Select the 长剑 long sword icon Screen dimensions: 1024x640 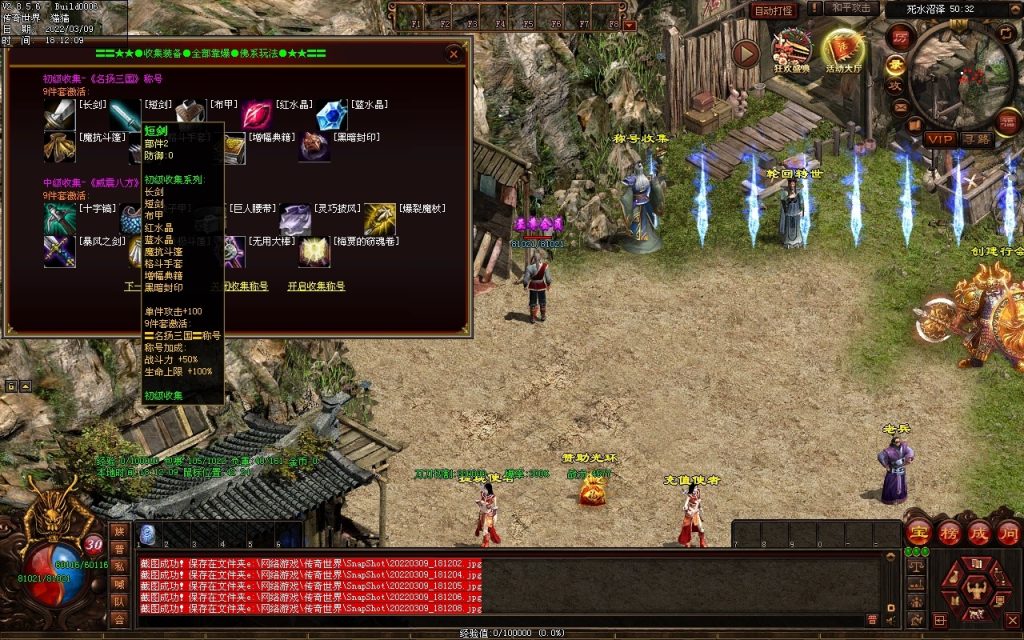[x=58, y=116]
